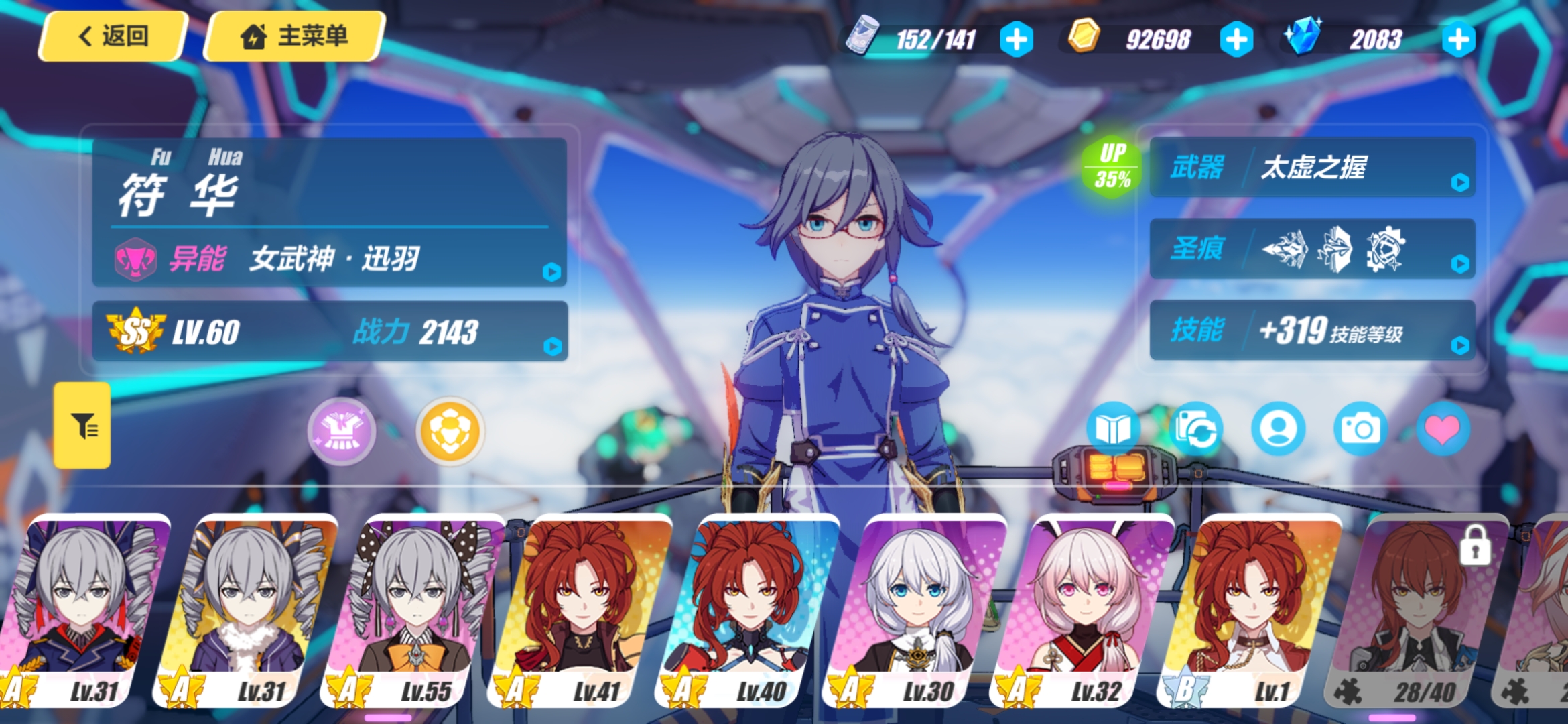Click the pink heart favorite icon
Viewport: 1568px width, 724px height.
tap(1443, 429)
